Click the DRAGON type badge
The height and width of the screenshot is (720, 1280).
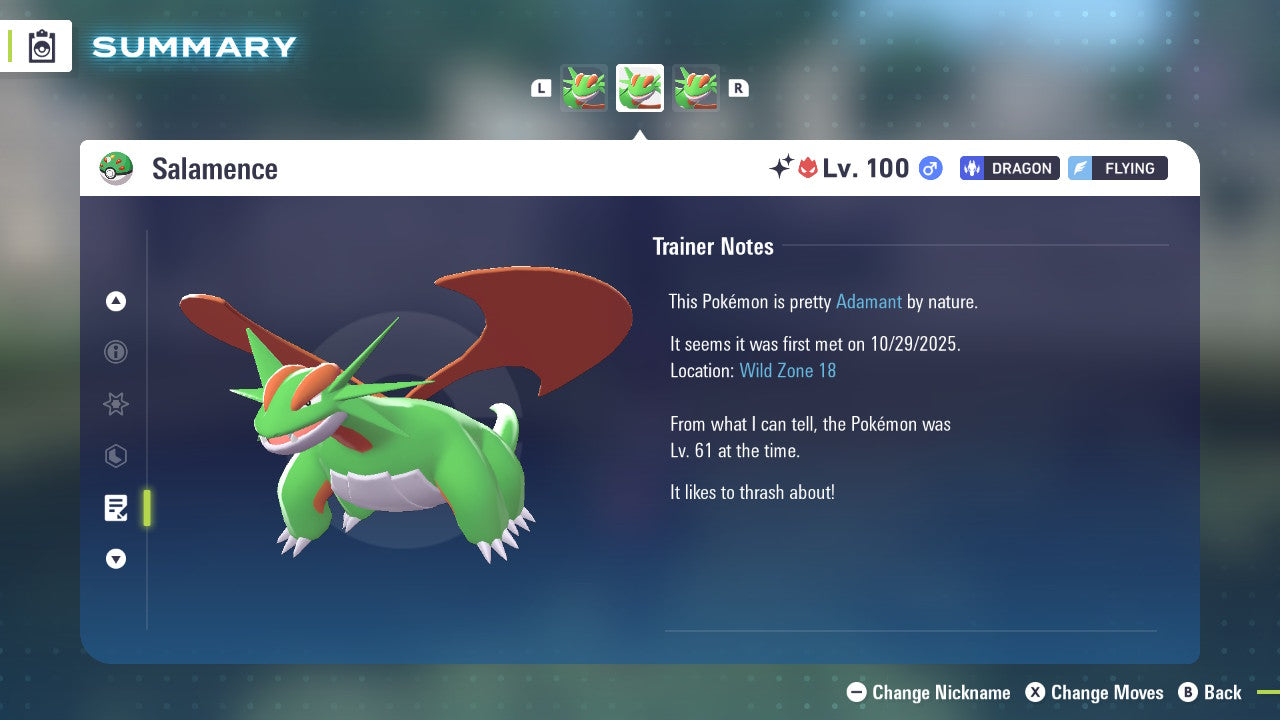1009,168
